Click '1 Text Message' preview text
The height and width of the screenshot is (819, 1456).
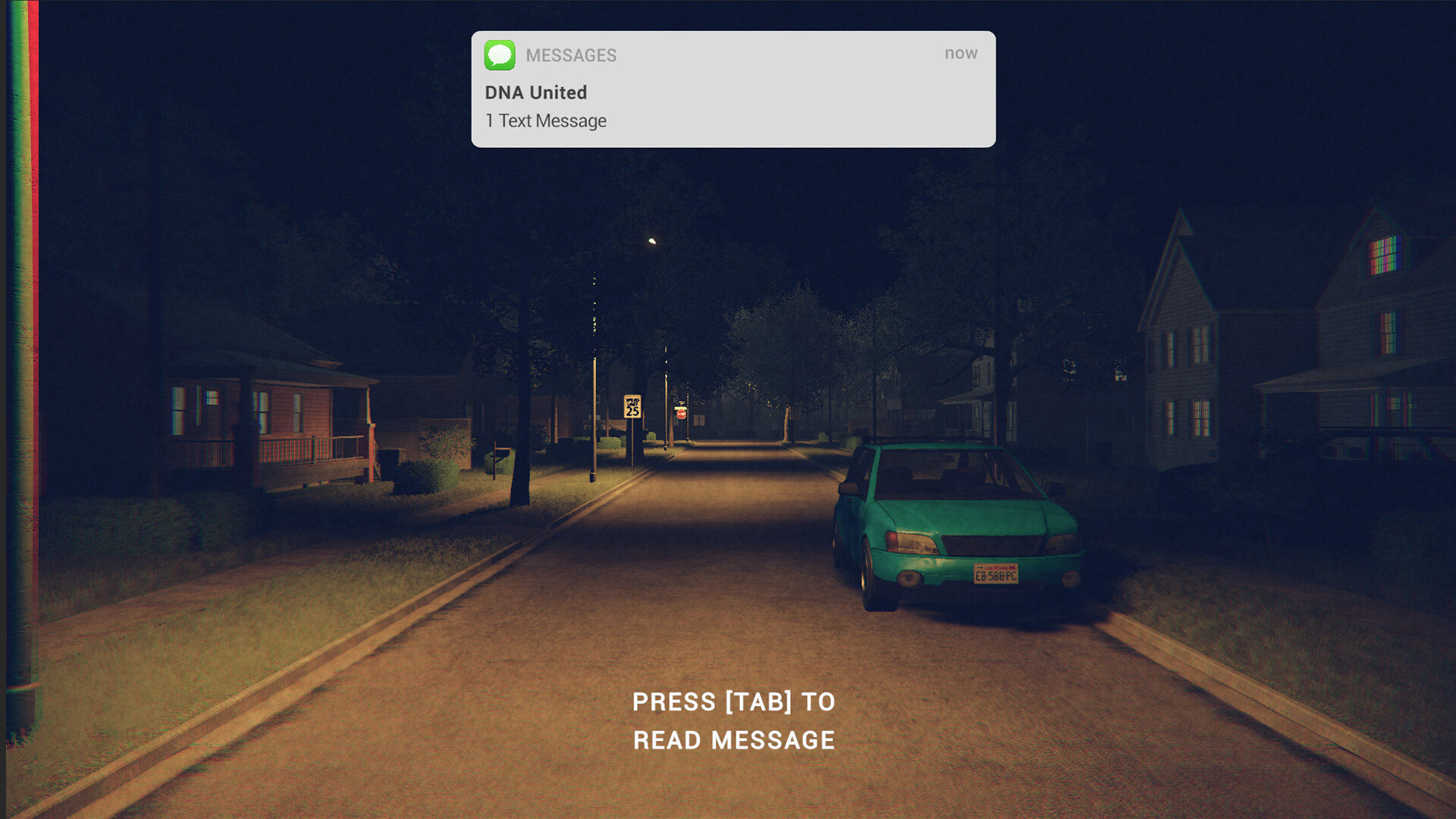click(x=544, y=120)
